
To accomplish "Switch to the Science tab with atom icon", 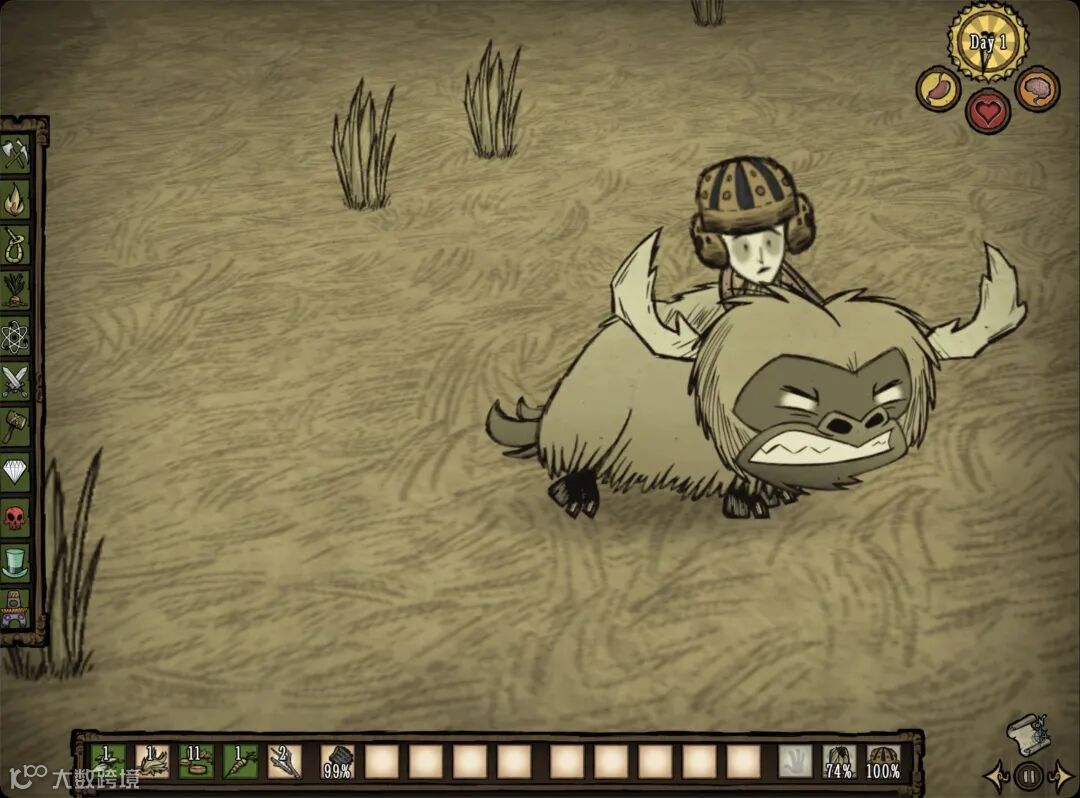I will [x=16, y=335].
